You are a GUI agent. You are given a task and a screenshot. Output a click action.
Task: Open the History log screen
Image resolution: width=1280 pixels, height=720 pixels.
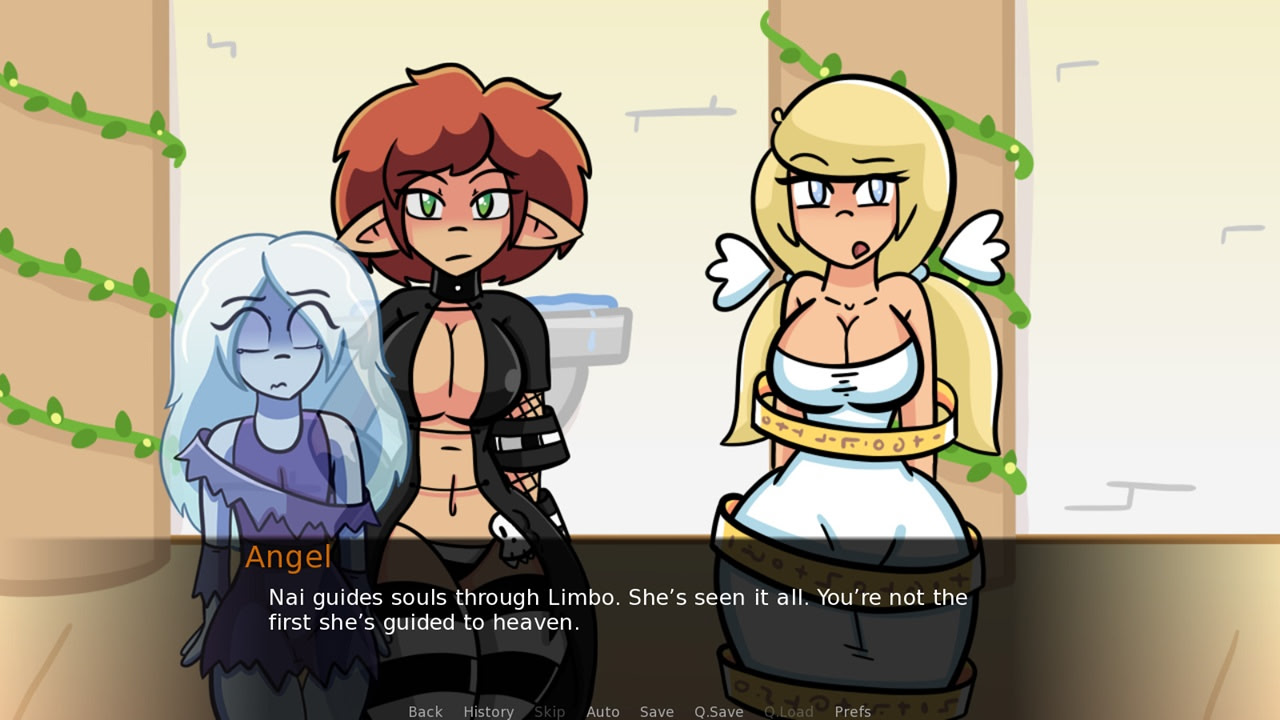click(487, 711)
